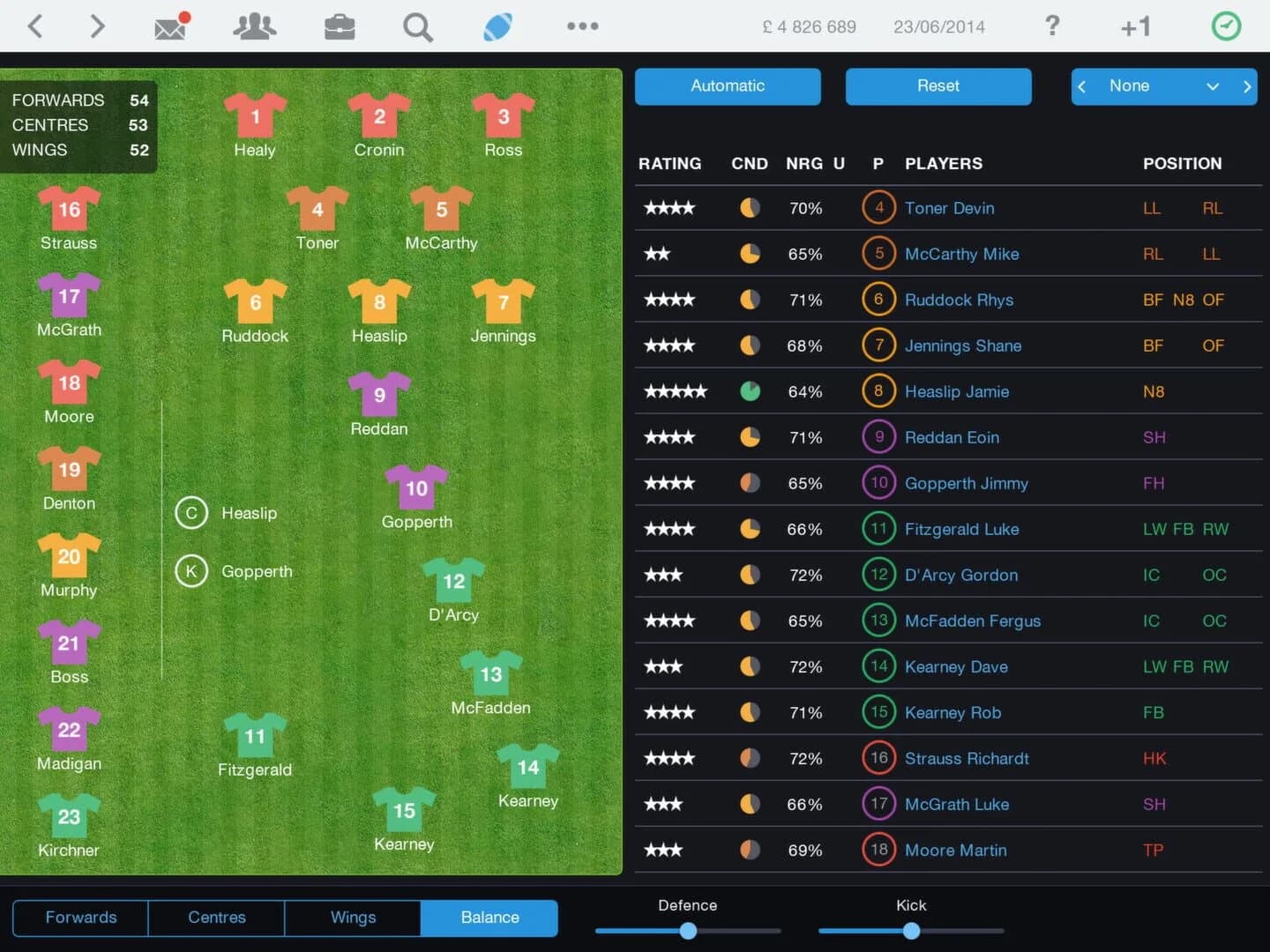
Task: Select player Heaslip Jamie in the list
Action: [x=957, y=391]
